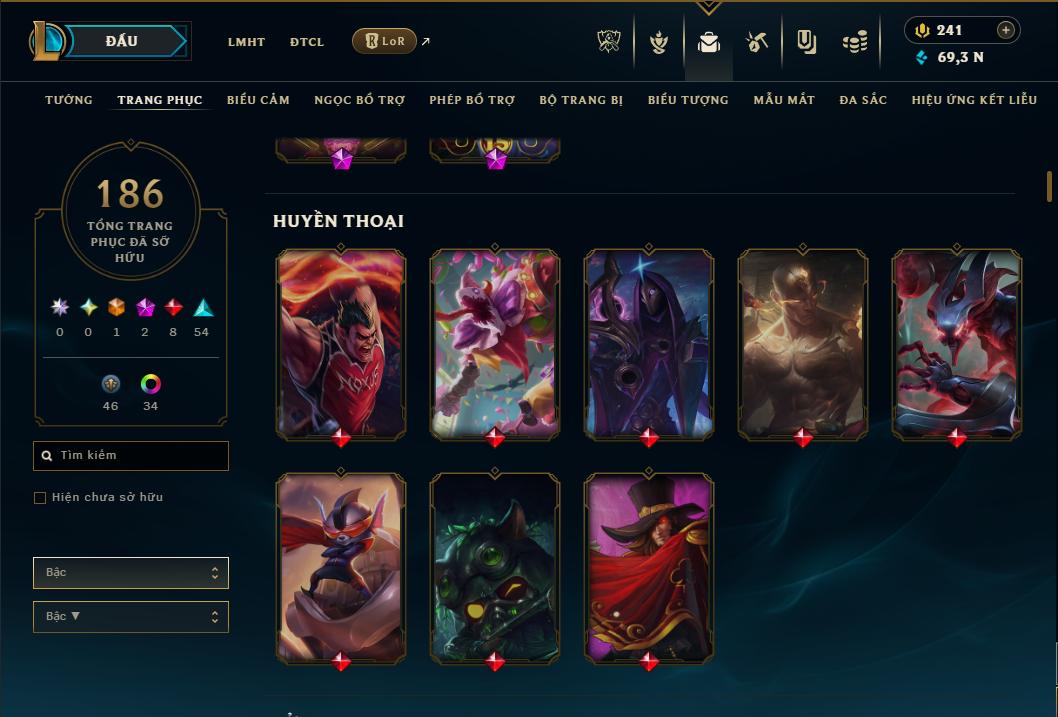Go to the BIỂU TƯỢNG tab
1058x717 pixels.
coord(688,100)
